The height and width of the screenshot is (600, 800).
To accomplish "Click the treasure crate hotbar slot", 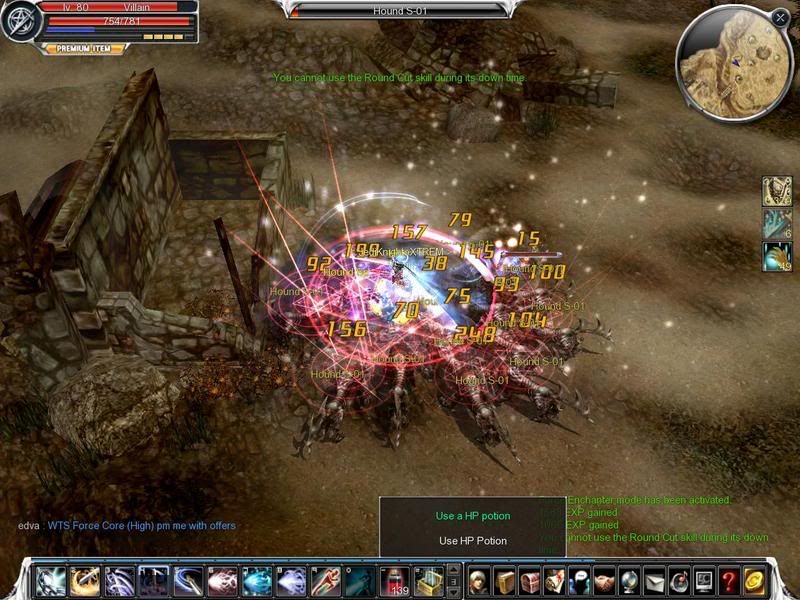I will [x=427, y=580].
